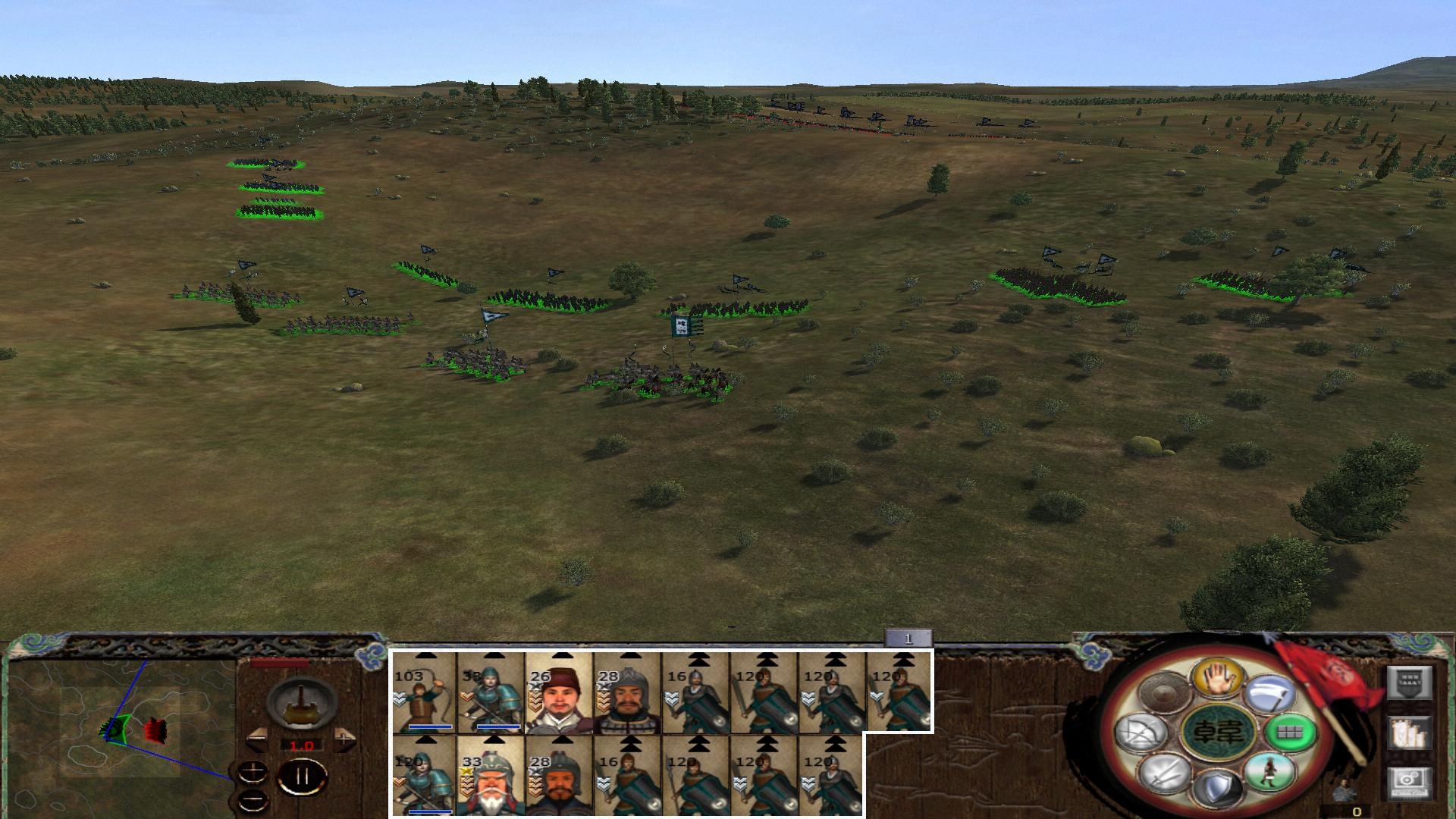This screenshot has height=819, width=1456.
Task: Toggle the faction banner button above the radial menu
Action: [1410, 684]
